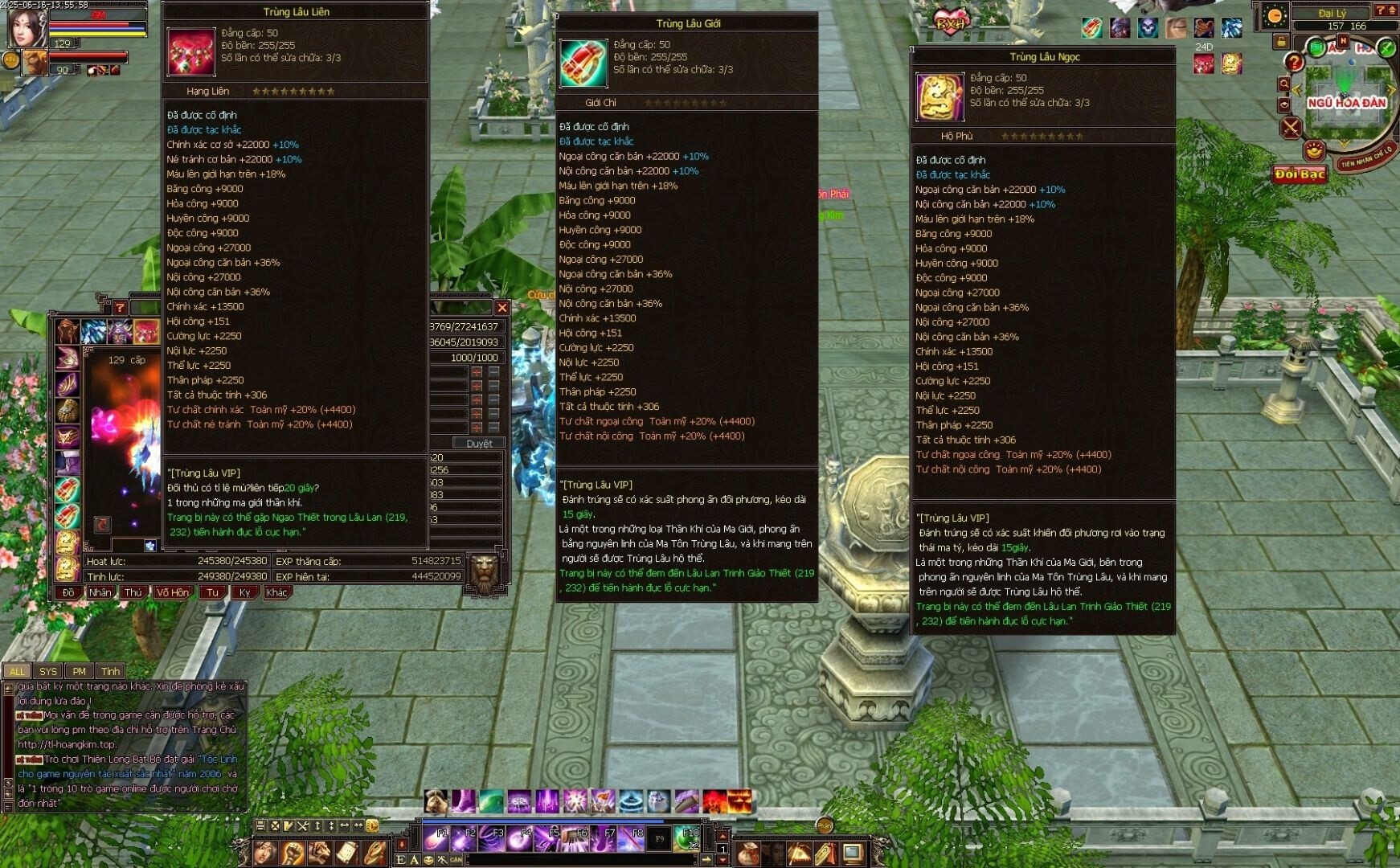Open the Thú tab
Image resolution: width=1400 pixels, height=868 pixels.
(x=133, y=592)
